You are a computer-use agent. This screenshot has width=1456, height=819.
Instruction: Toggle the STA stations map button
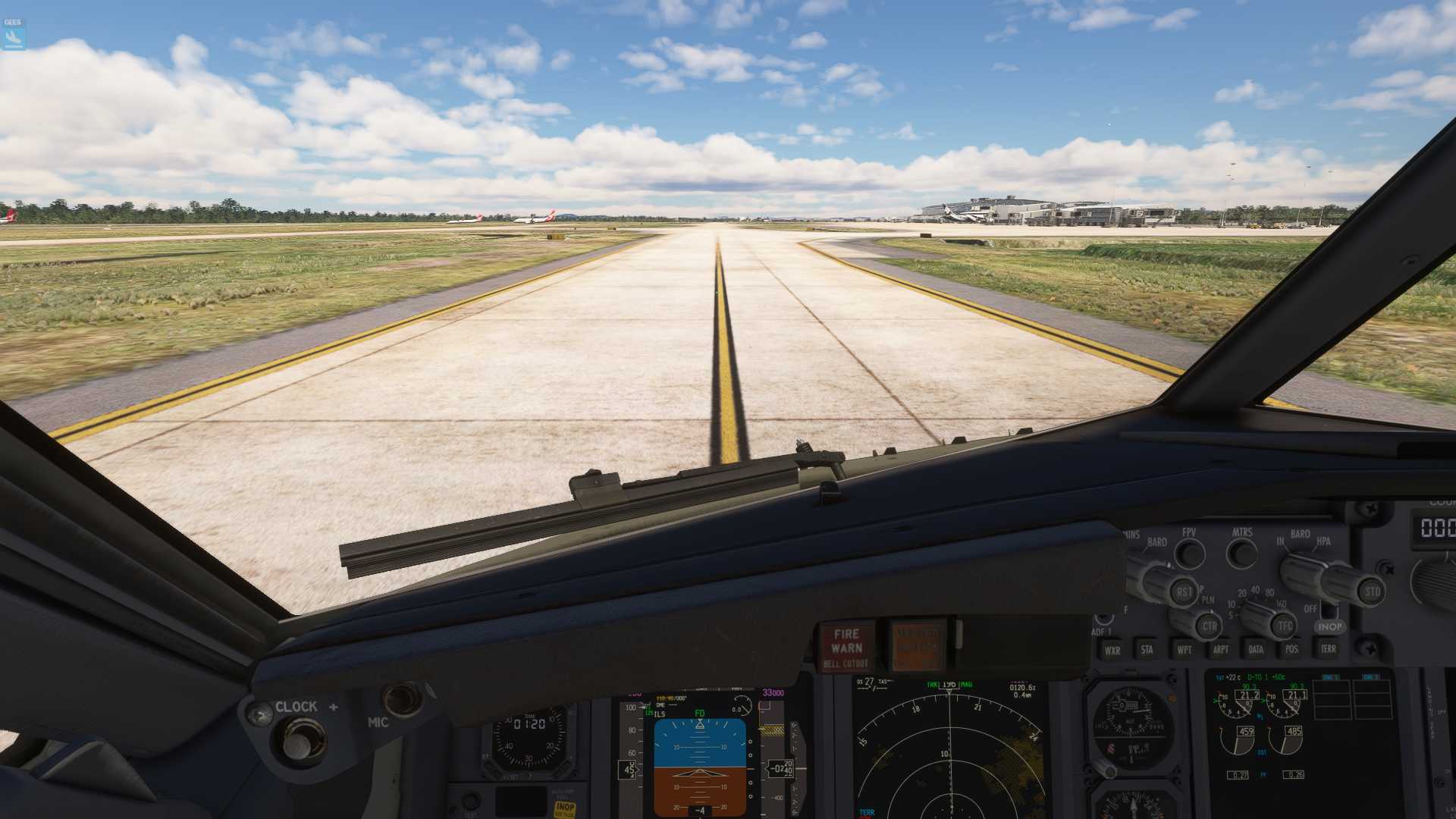tap(1147, 649)
